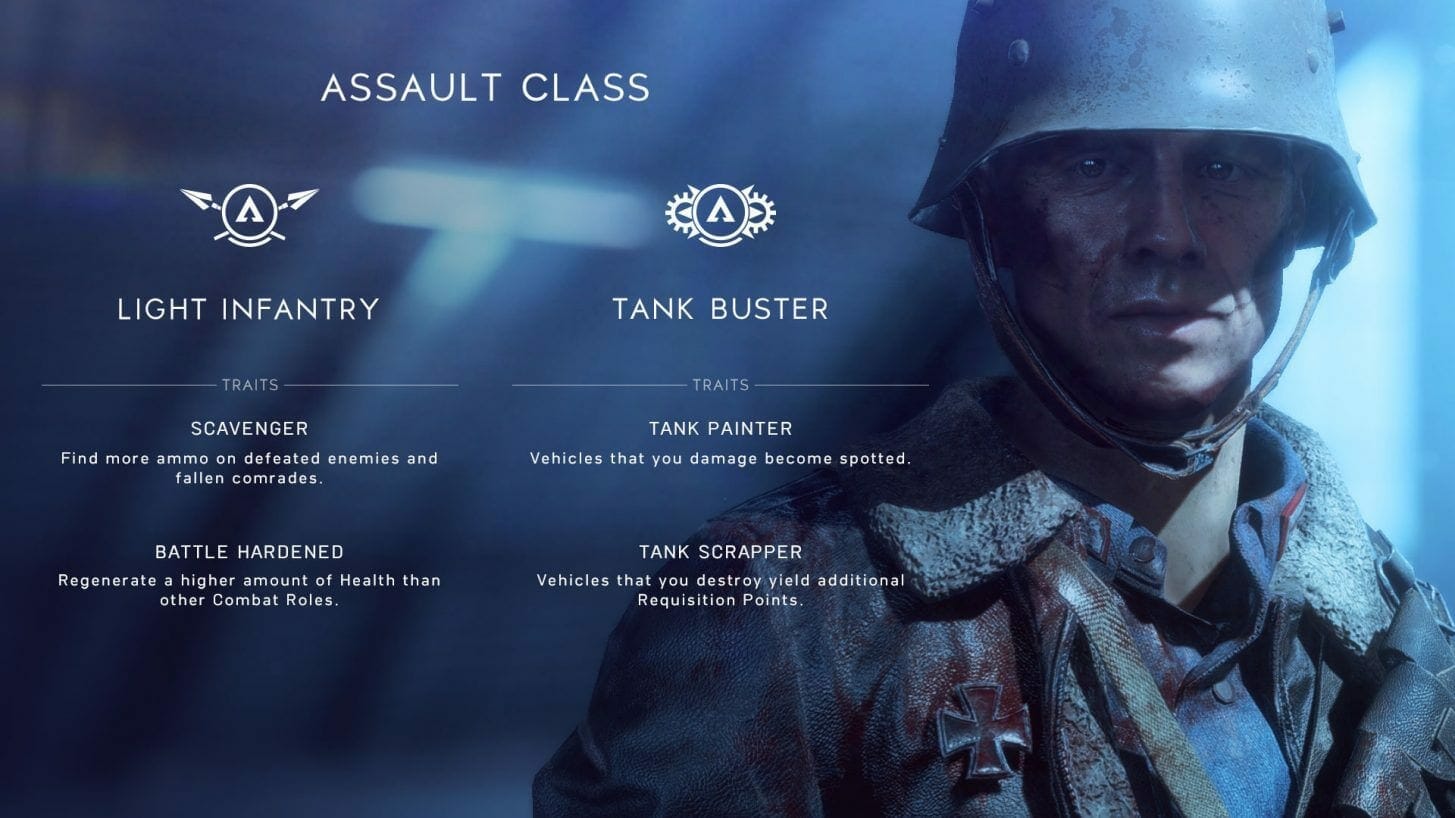The width and height of the screenshot is (1455, 818).
Task: Click the ASSAULT CLASS header
Action: [485, 88]
